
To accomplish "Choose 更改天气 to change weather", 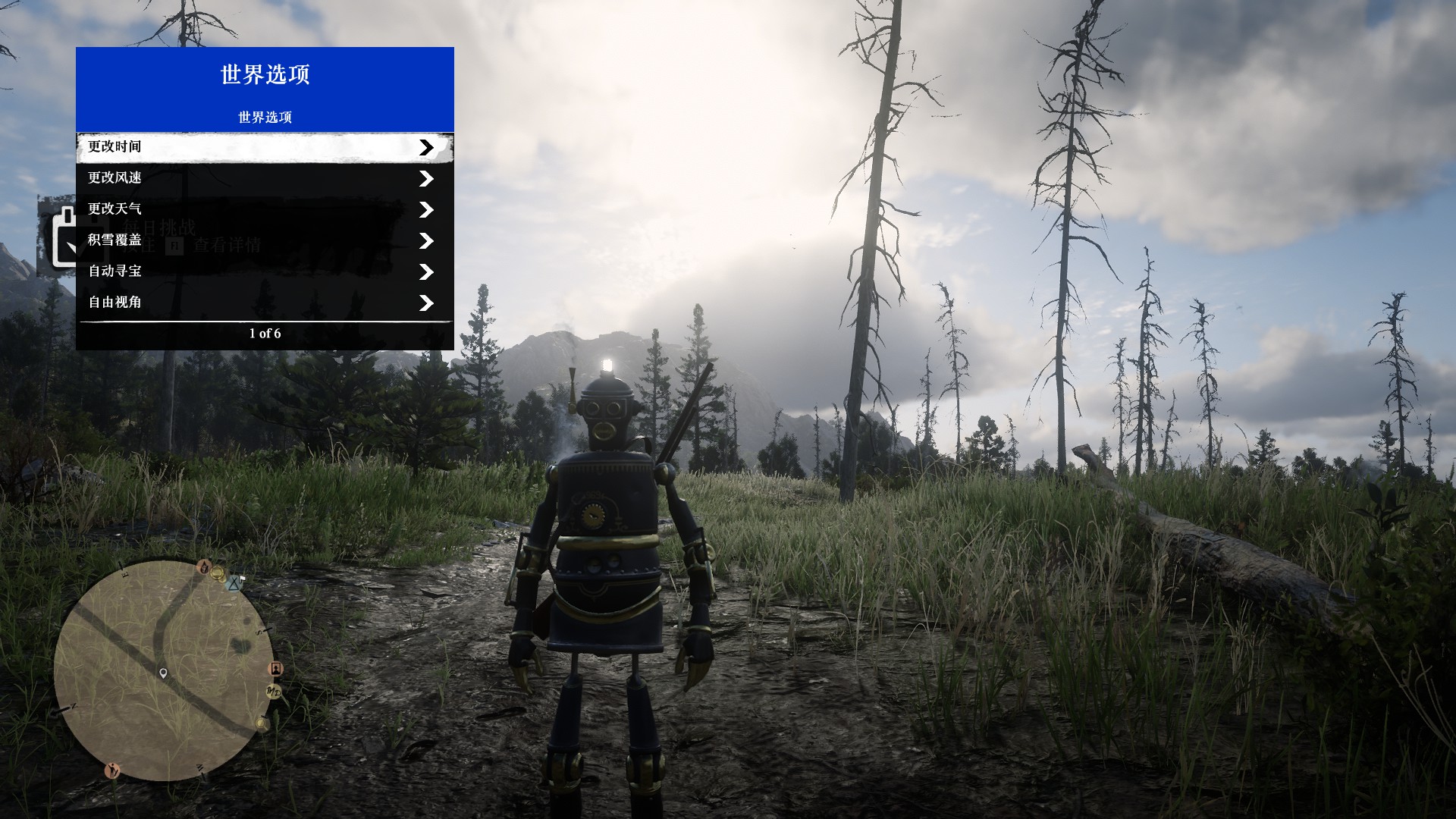I will click(265, 209).
